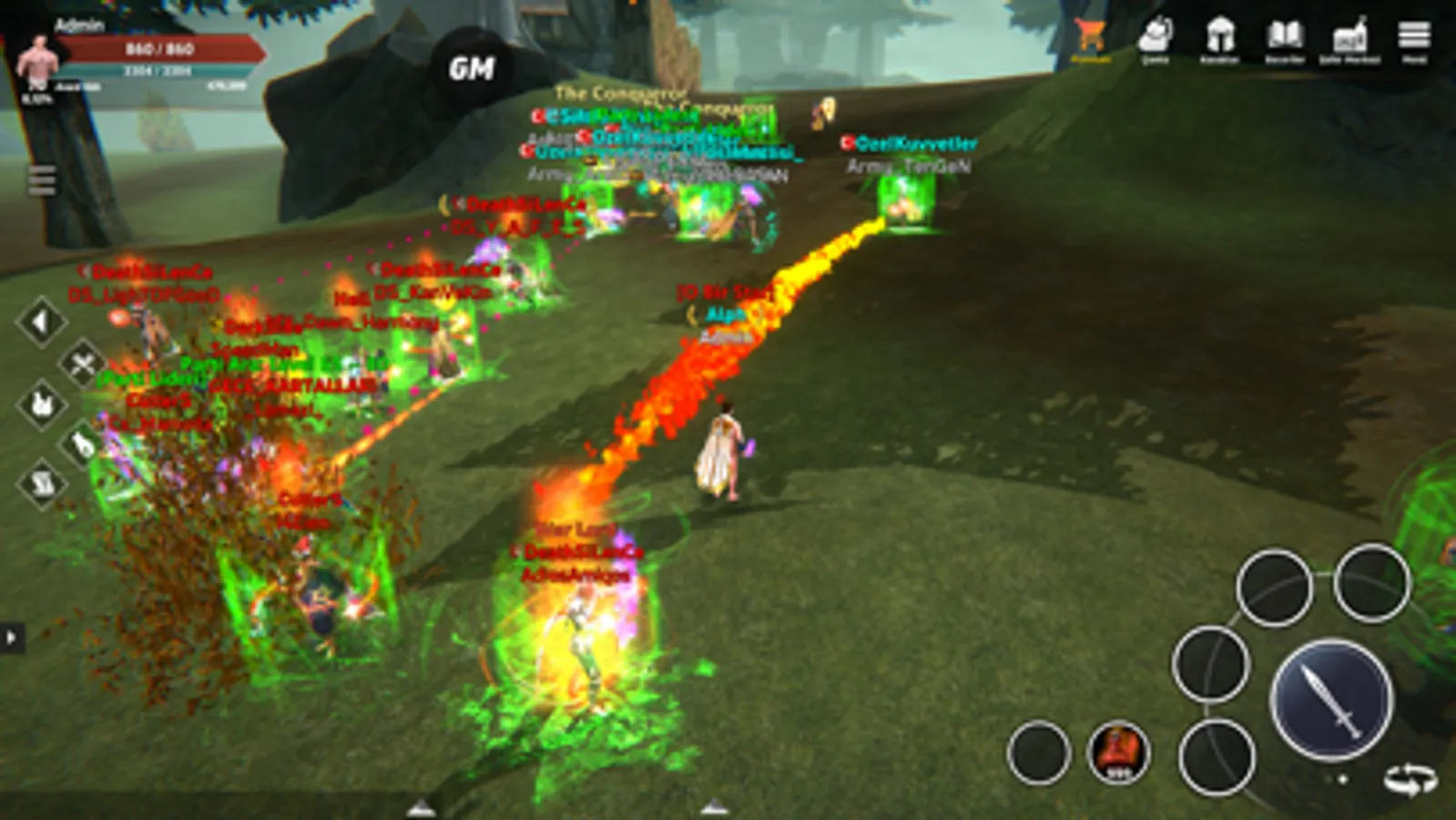This screenshot has height=820, width=1456.
Task: Open the Menü hamburger icon
Action: click(1414, 36)
